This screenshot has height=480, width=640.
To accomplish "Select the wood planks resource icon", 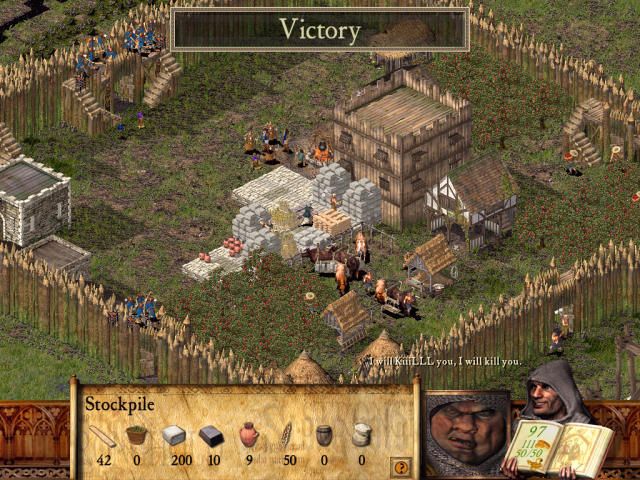I will [x=101, y=436].
